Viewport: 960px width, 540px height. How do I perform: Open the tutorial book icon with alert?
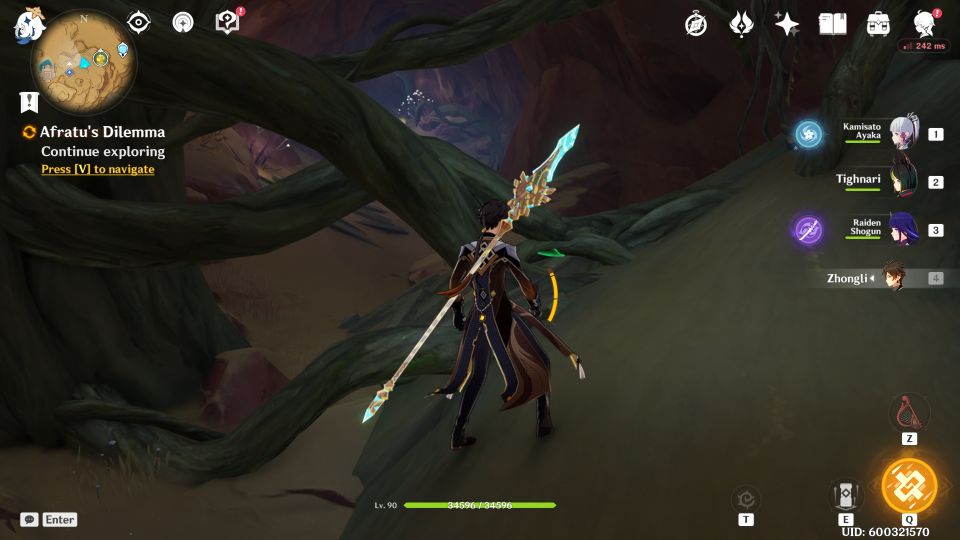(x=228, y=22)
